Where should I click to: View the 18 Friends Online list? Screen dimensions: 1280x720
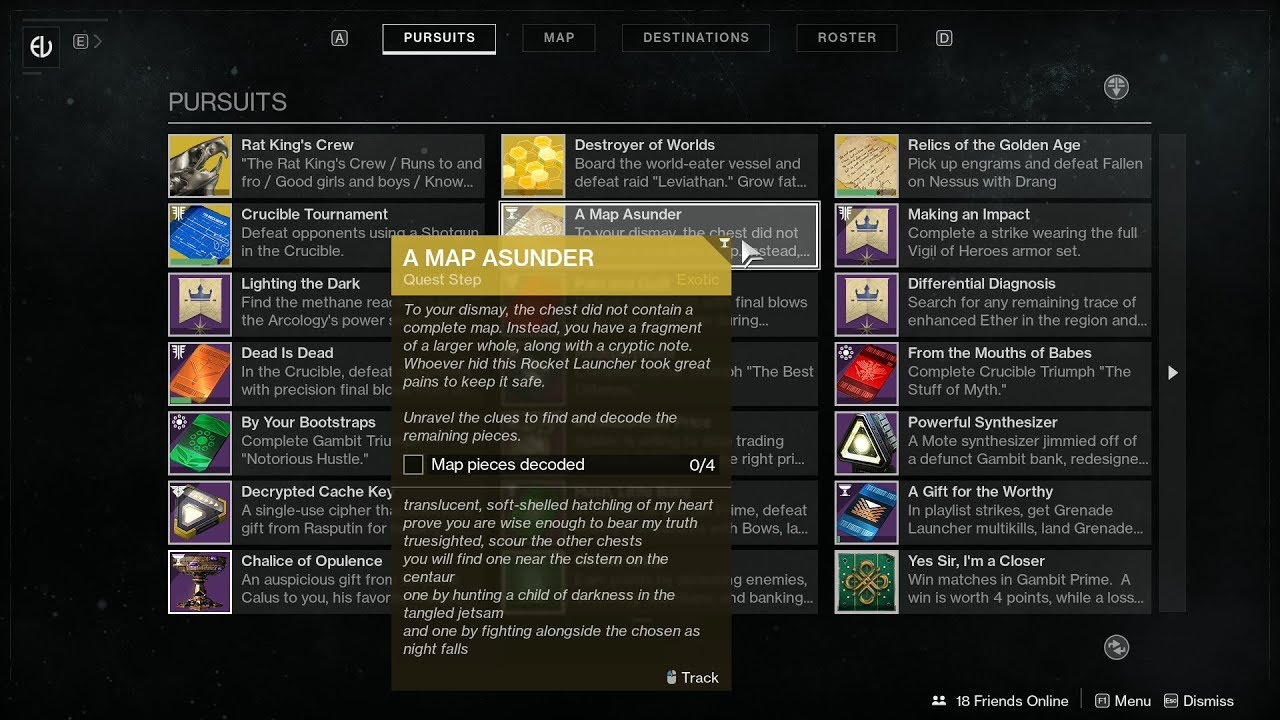coord(1000,700)
